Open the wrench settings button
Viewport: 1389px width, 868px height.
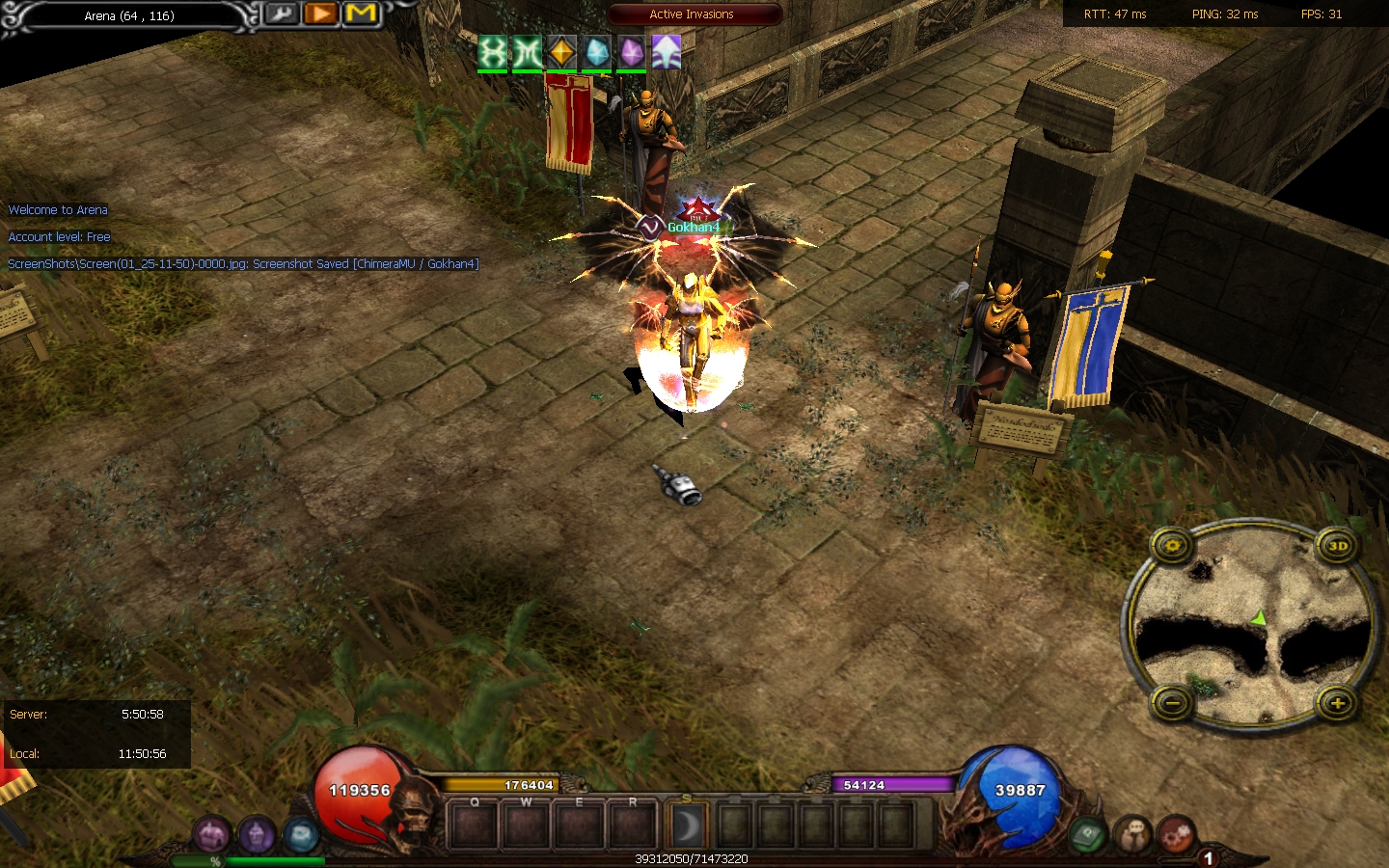pyautogui.click(x=281, y=14)
